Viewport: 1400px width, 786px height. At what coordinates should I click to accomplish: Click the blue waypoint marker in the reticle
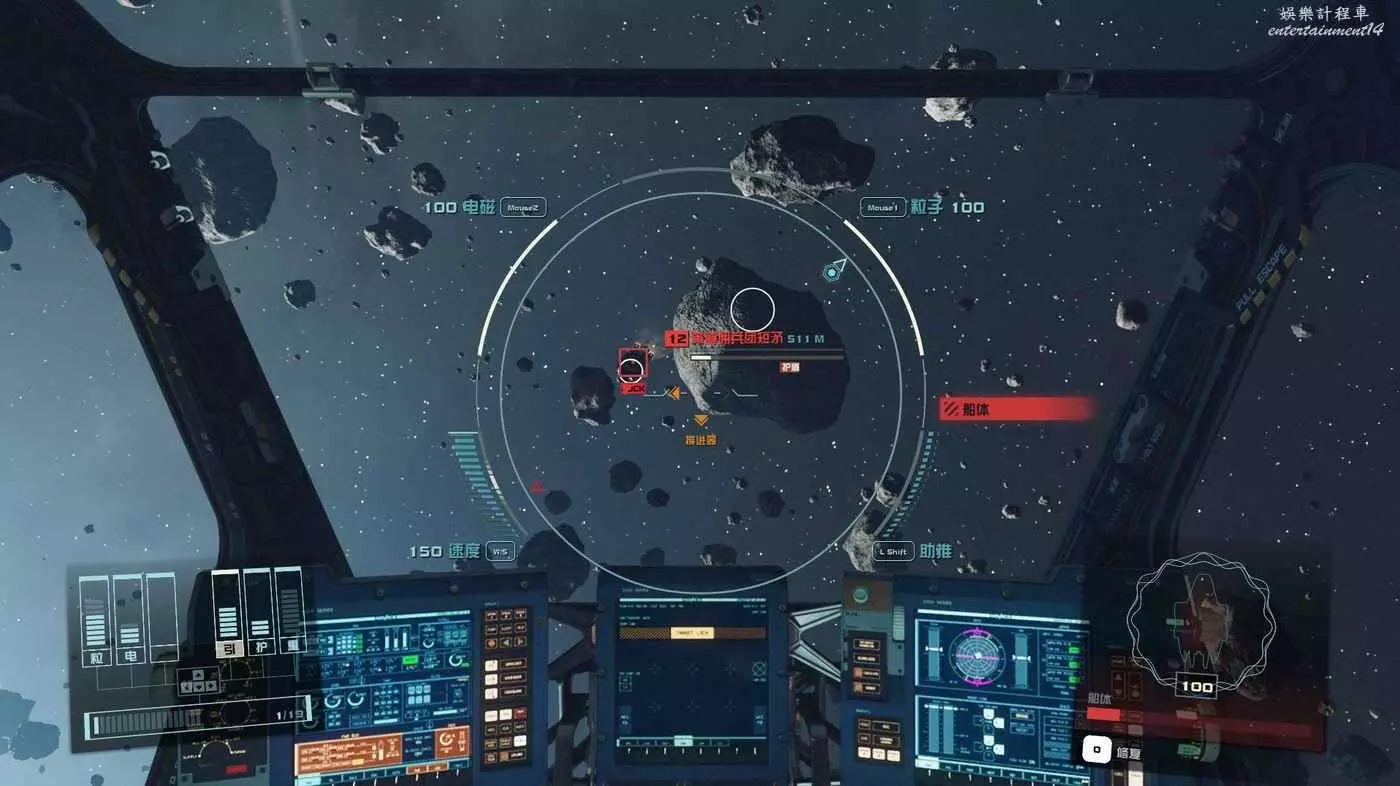pos(832,270)
